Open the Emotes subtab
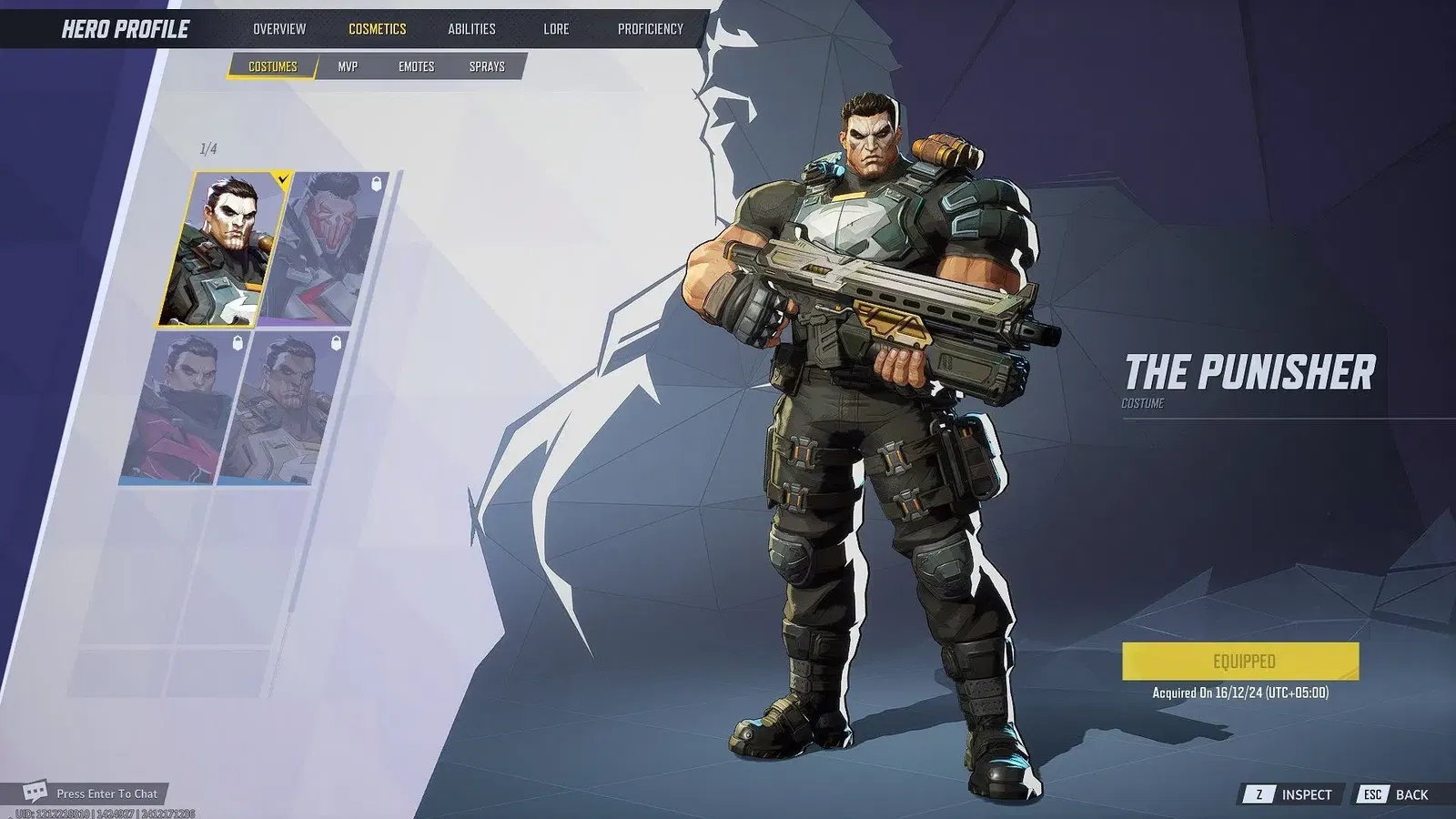Screen dimensions: 1456x819 (418, 66)
